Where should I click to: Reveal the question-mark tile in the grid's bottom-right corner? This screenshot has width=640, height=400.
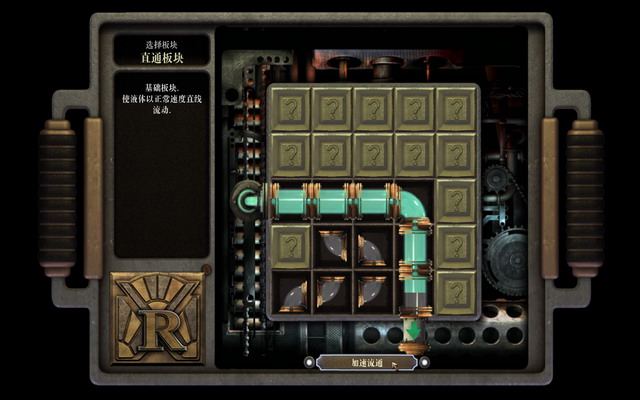coord(457,290)
